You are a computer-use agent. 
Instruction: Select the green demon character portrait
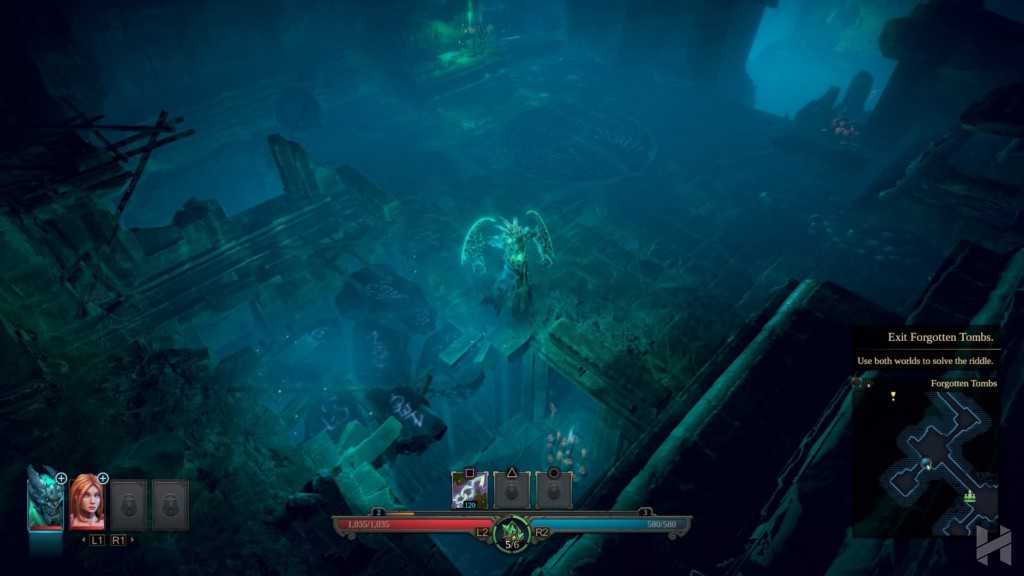pos(44,500)
